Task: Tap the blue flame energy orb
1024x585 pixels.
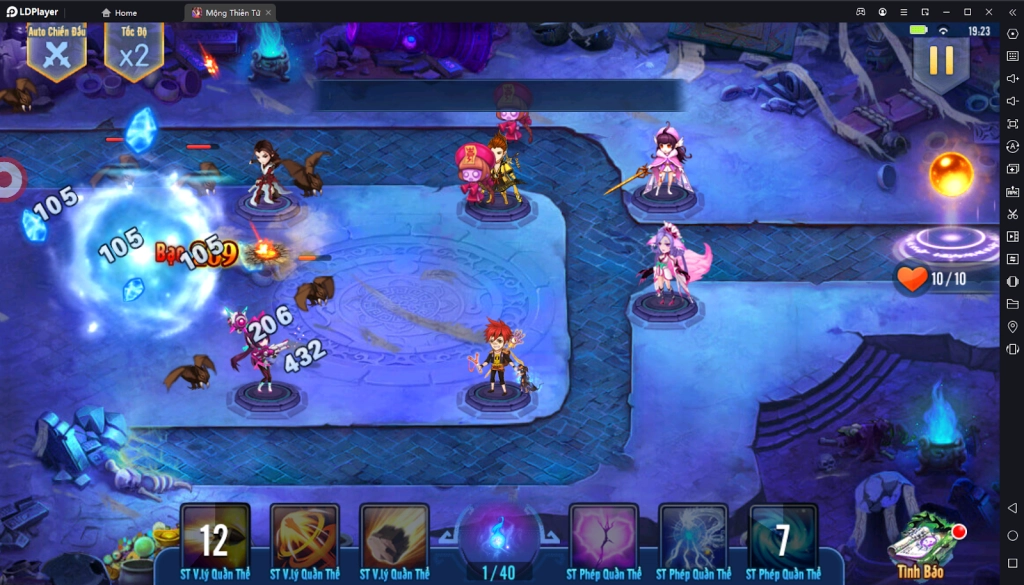Action: coord(498,535)
